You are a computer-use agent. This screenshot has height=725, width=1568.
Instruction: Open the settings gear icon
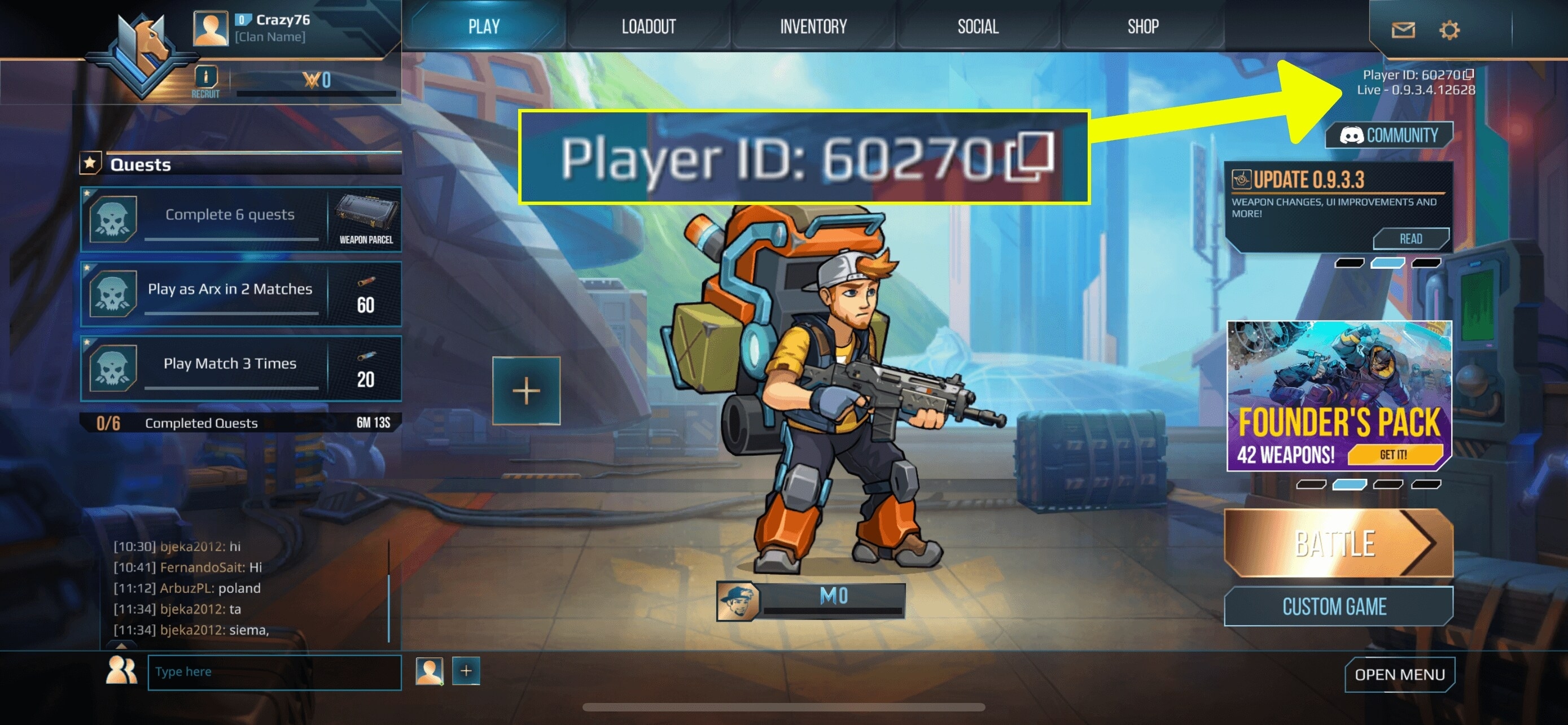pos(1450,29)
